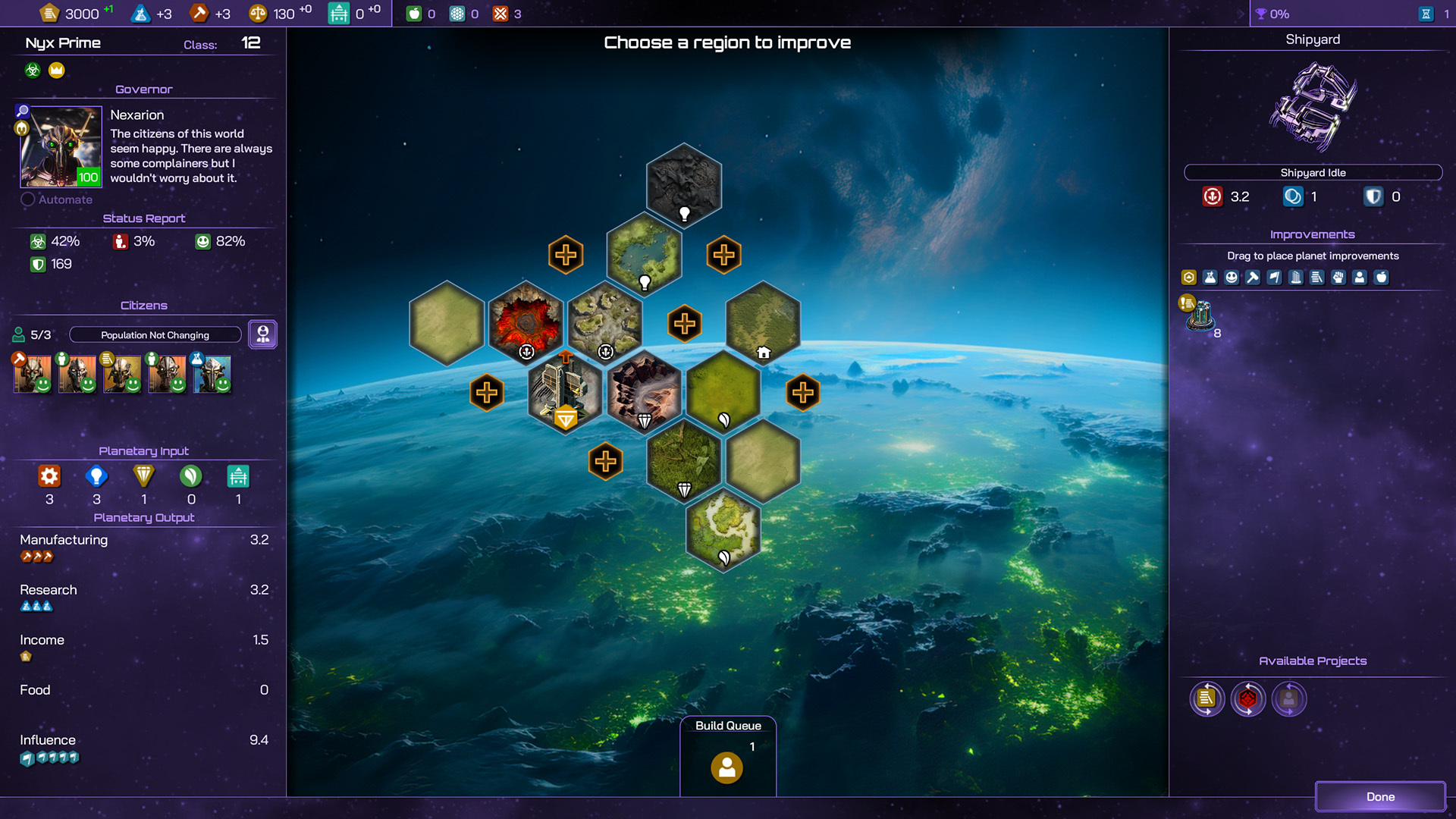Select the gold hexagon all-improvements filter

(1188, 278)
